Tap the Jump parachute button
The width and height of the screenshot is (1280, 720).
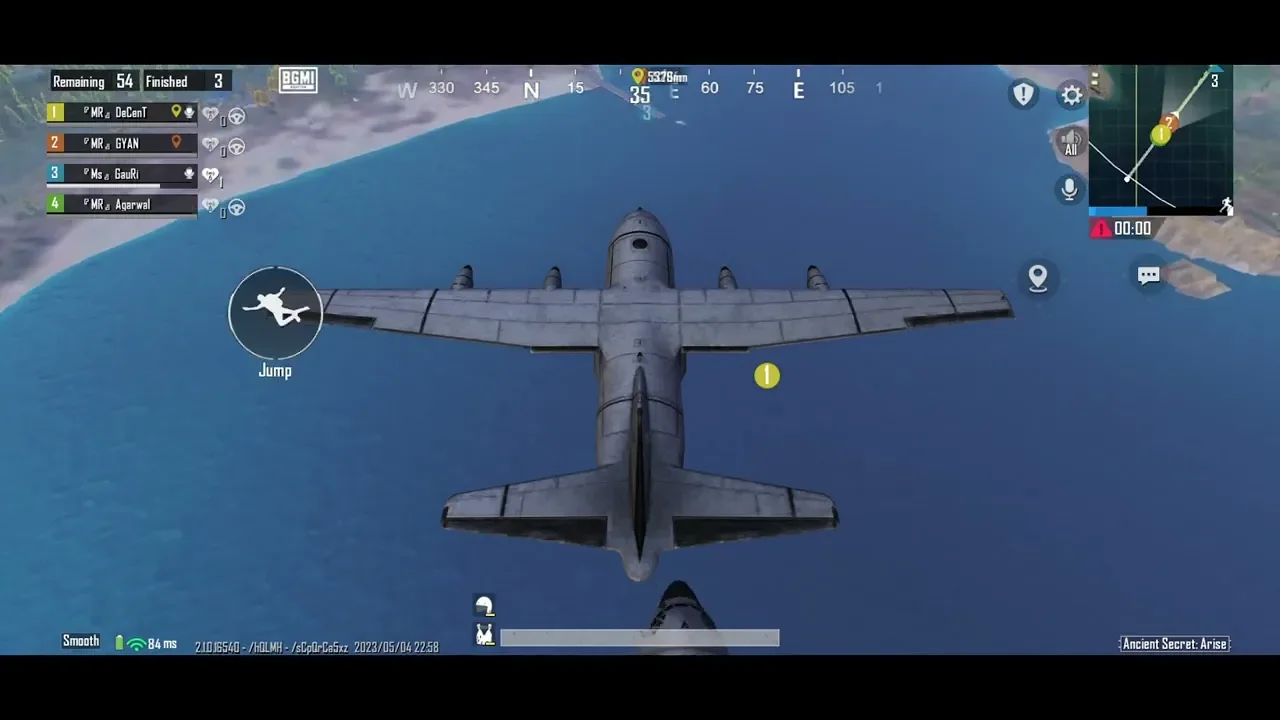[275, 313]
